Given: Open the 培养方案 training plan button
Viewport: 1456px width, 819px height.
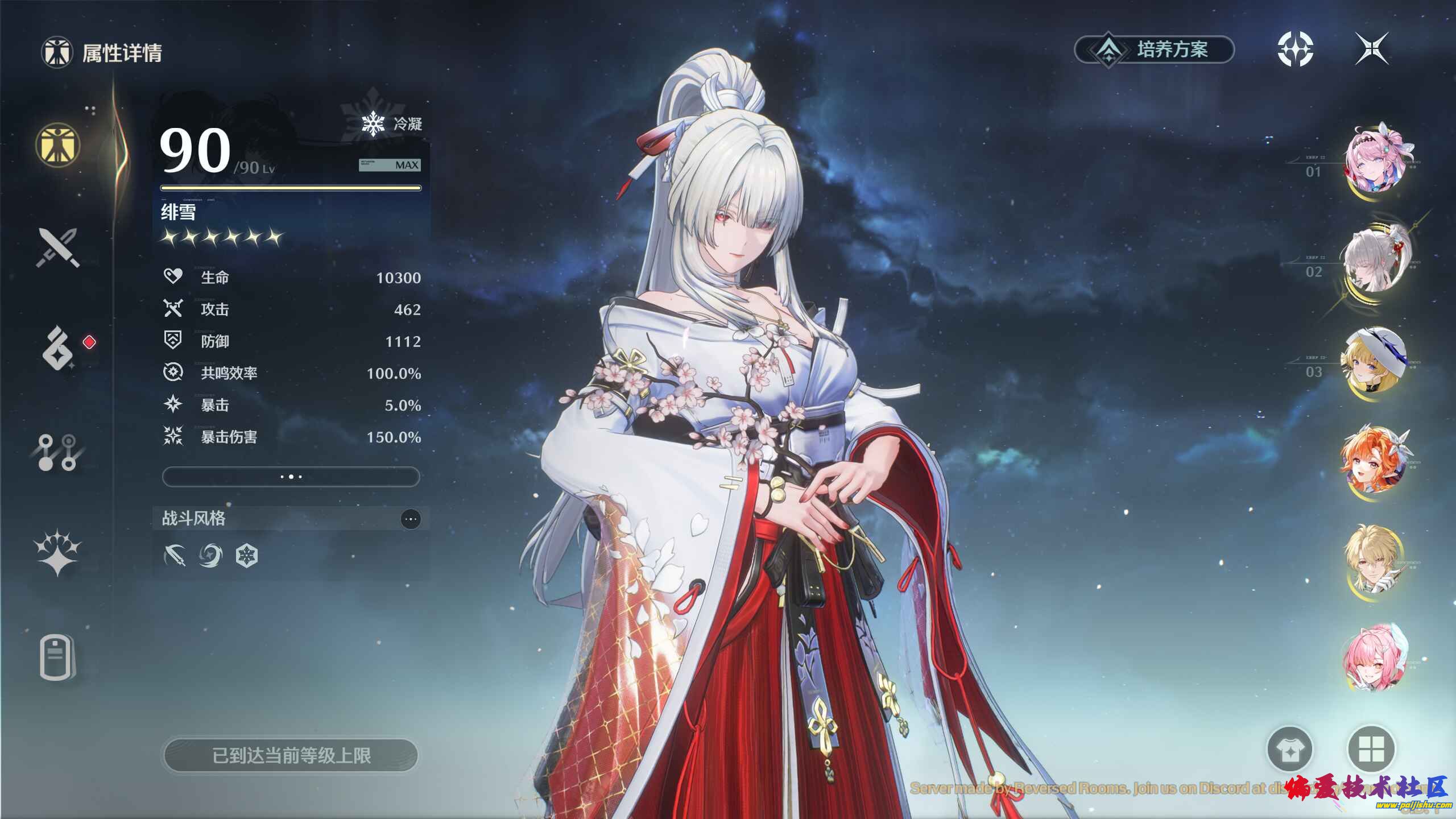Looking at the screenshot, I should coord(1155,50).
